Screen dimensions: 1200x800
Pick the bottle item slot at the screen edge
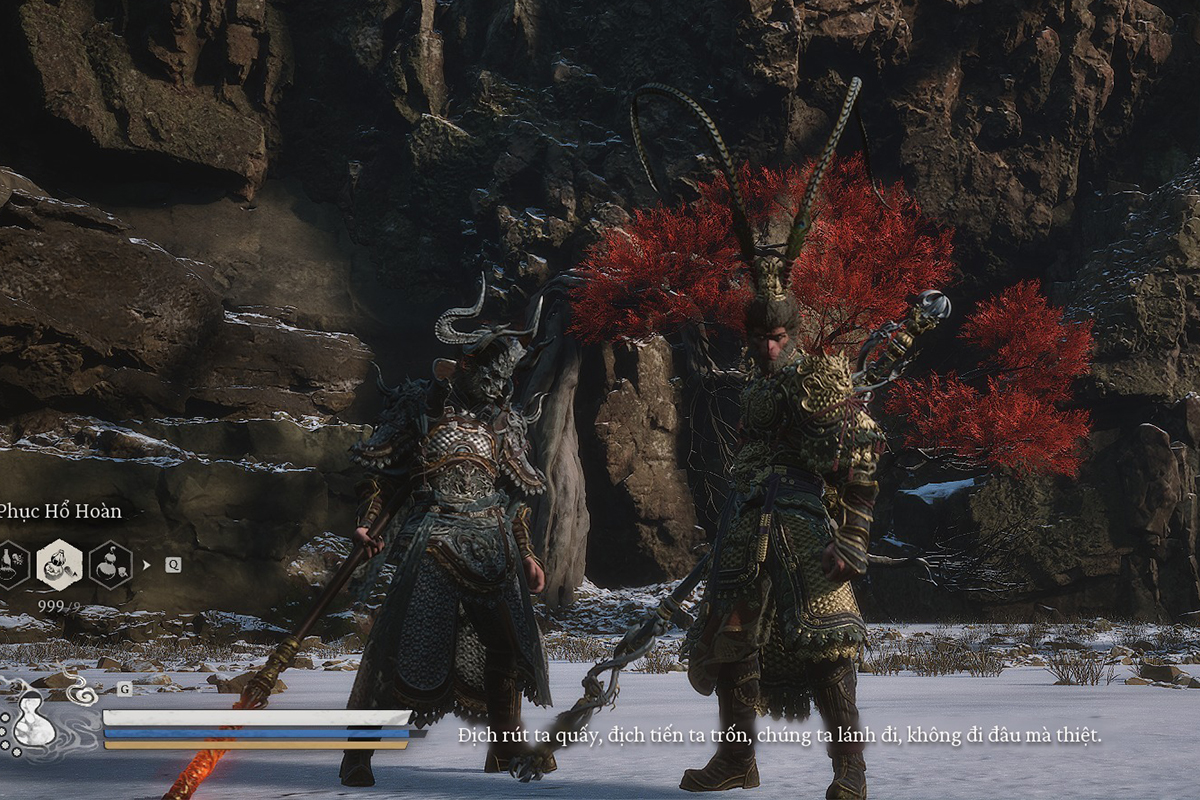tap(10, 565)
